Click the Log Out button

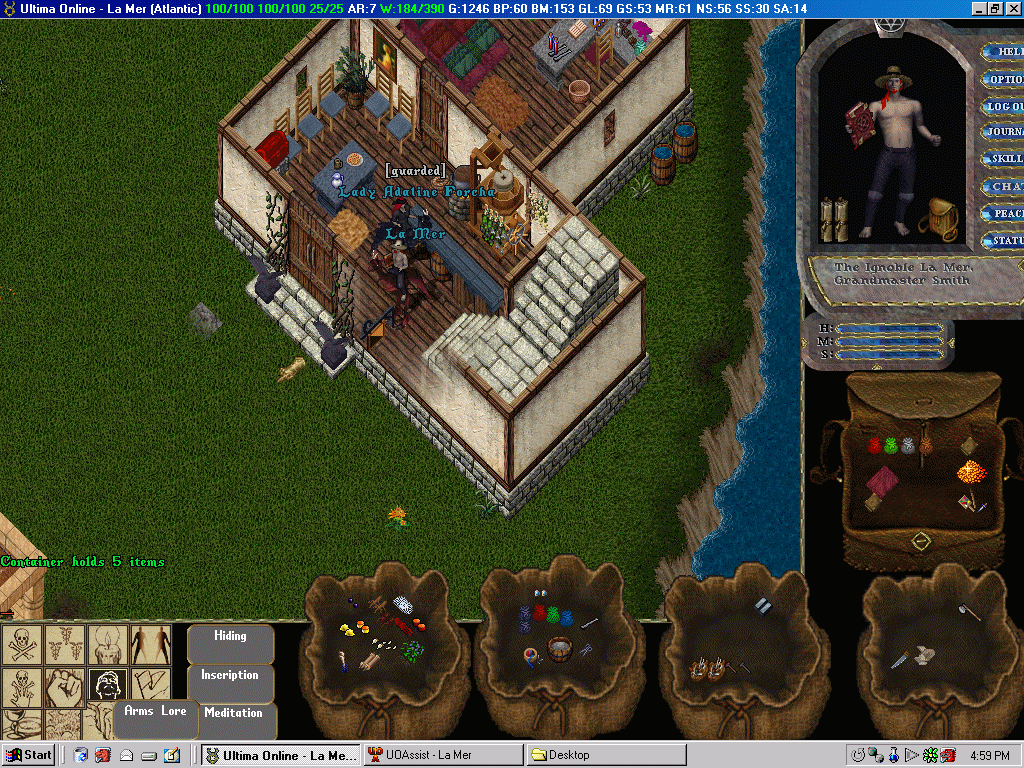click(x=1004, y=106)
